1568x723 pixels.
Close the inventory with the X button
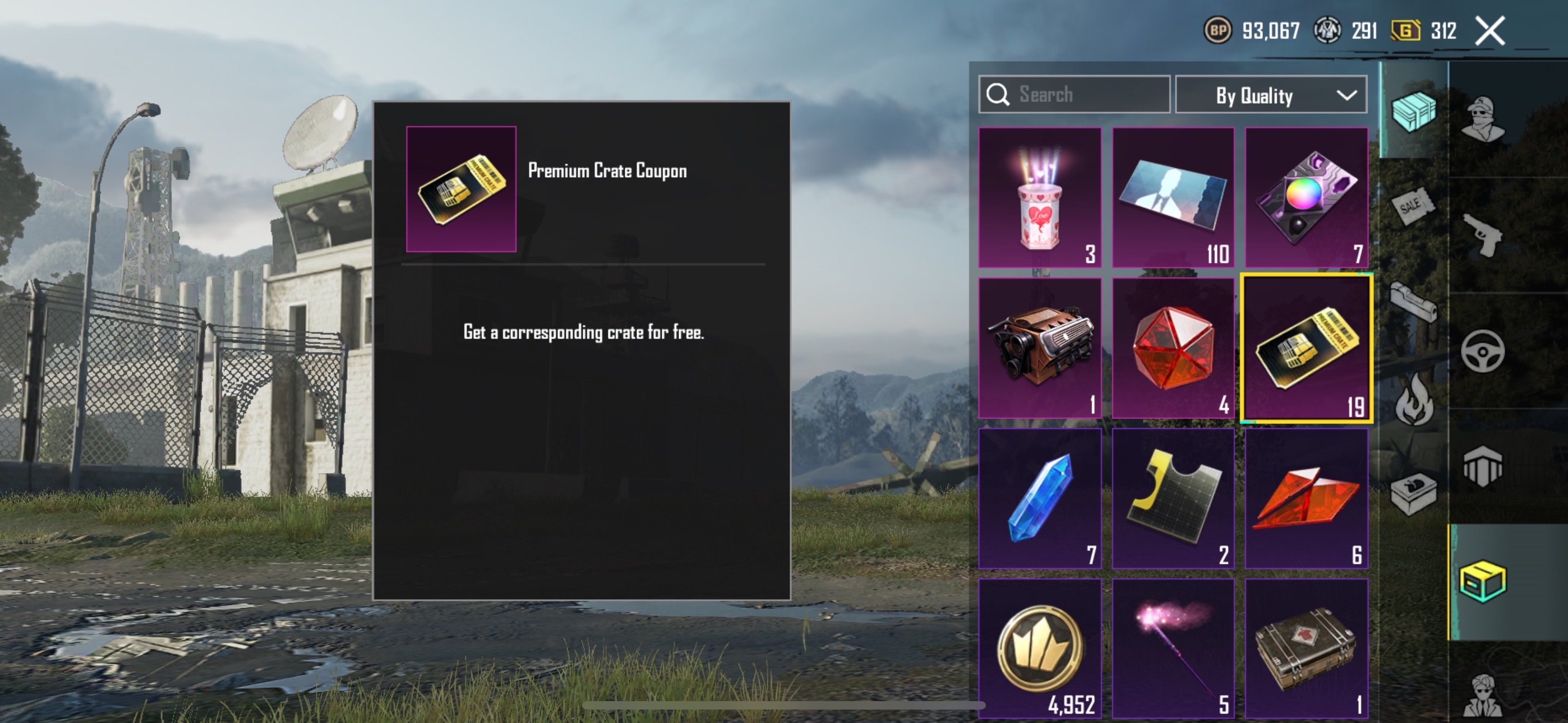click(x=1489, y=30)
